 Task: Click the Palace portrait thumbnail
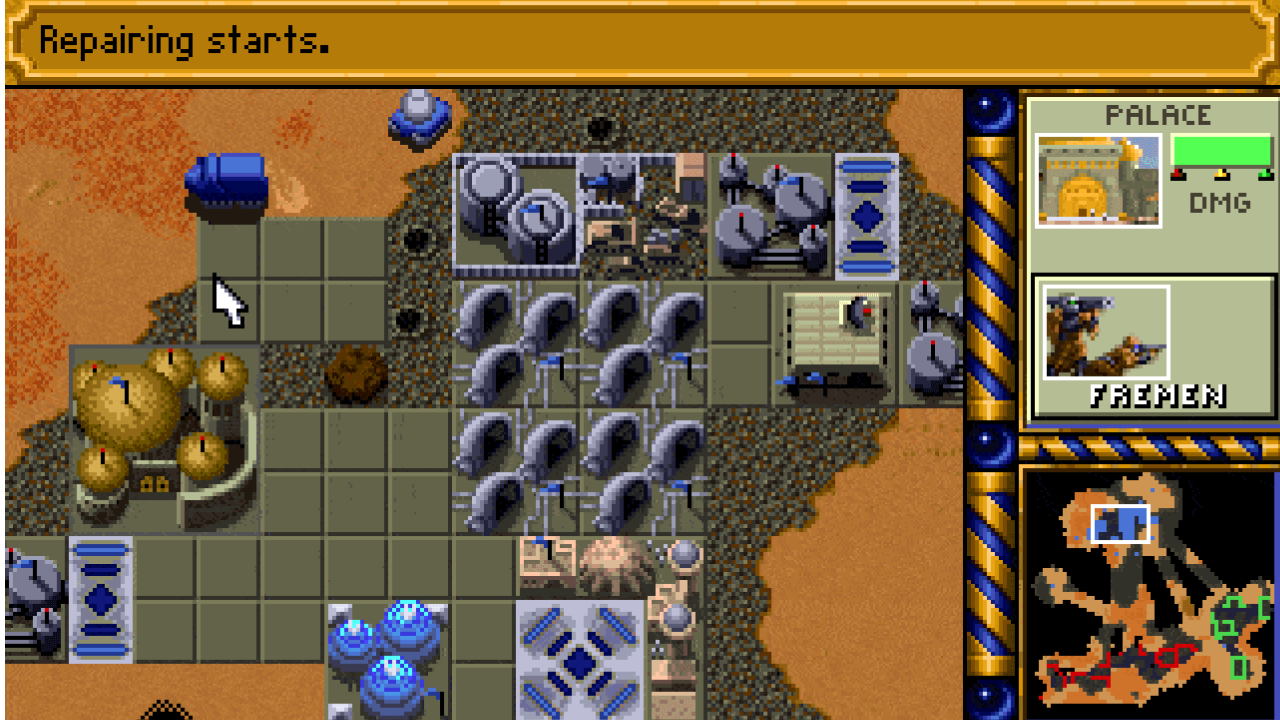pyautogui.click(x=1098, y=181)
